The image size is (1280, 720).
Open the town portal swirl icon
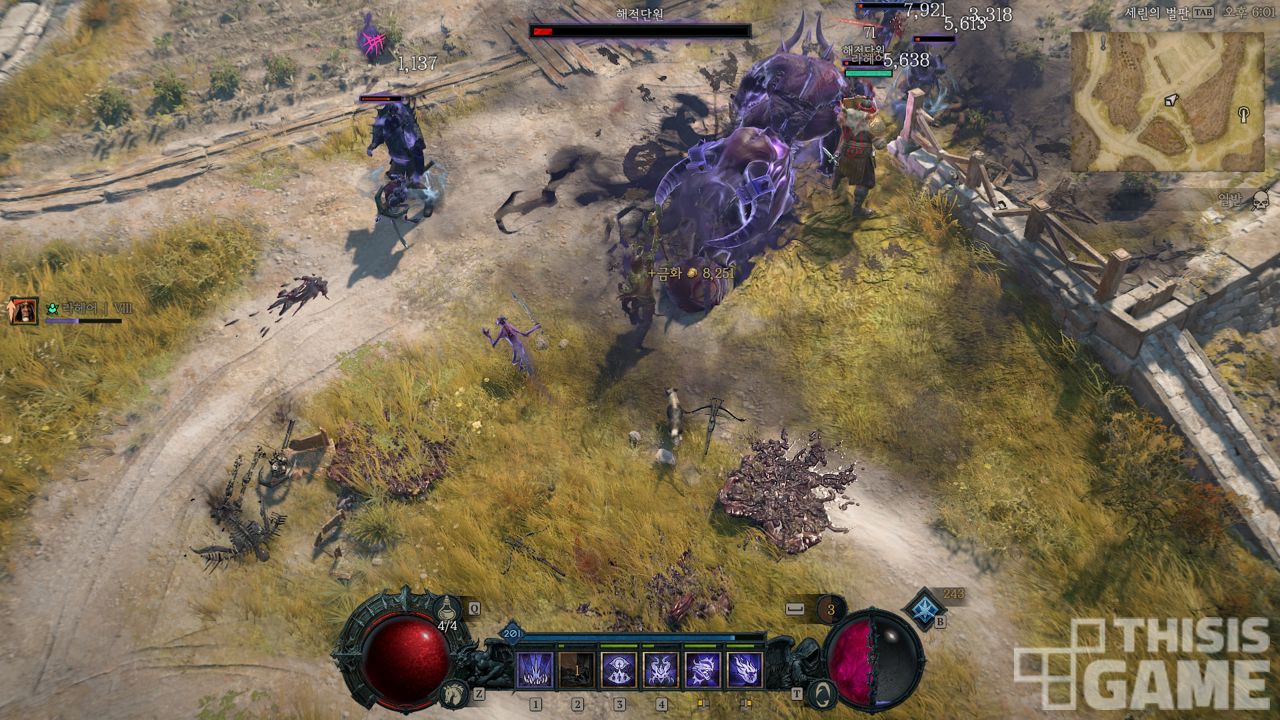[822, 692]
